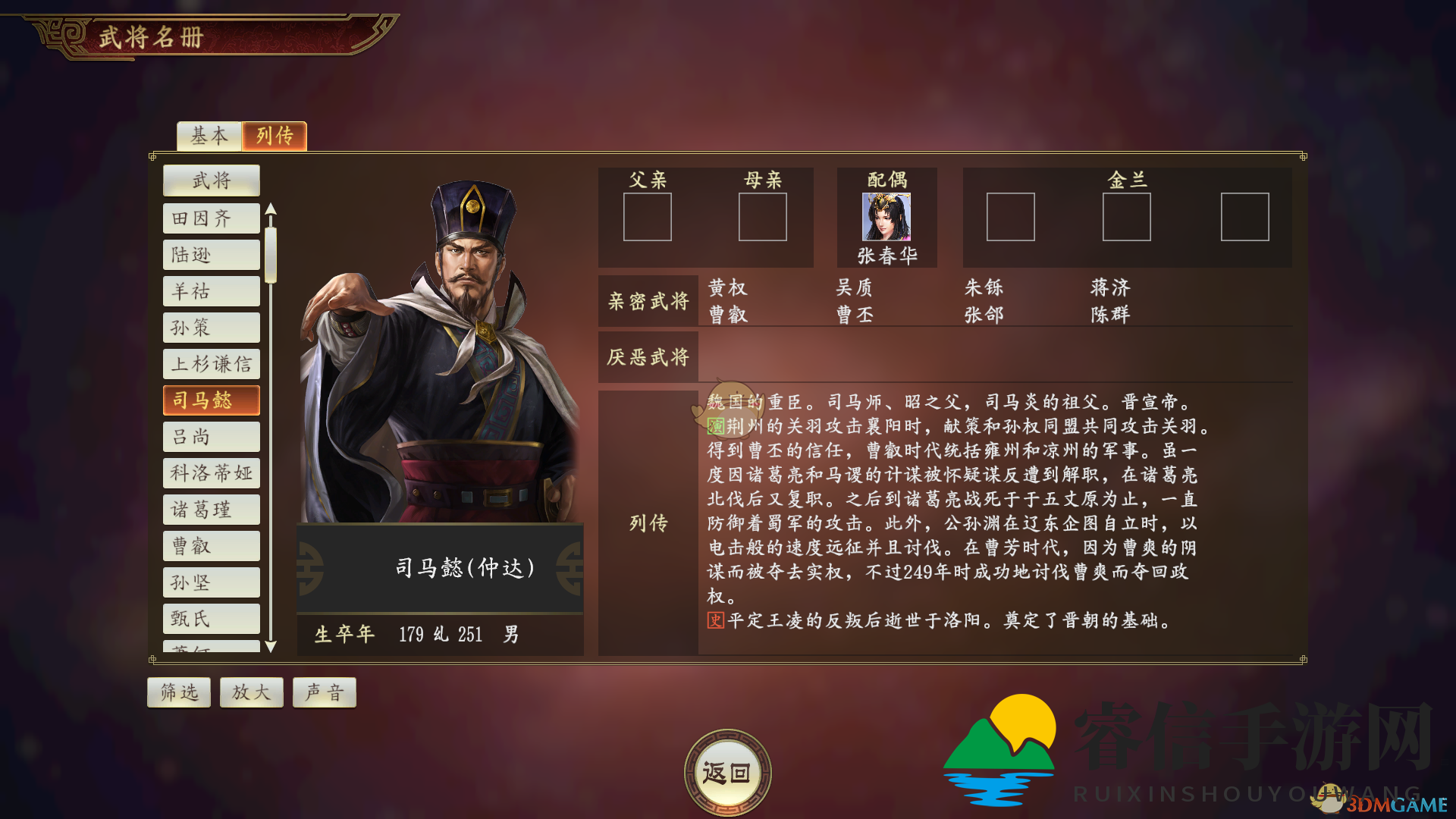
Task: Click the 声音 voice playback button
Action: tap(324, 692)
